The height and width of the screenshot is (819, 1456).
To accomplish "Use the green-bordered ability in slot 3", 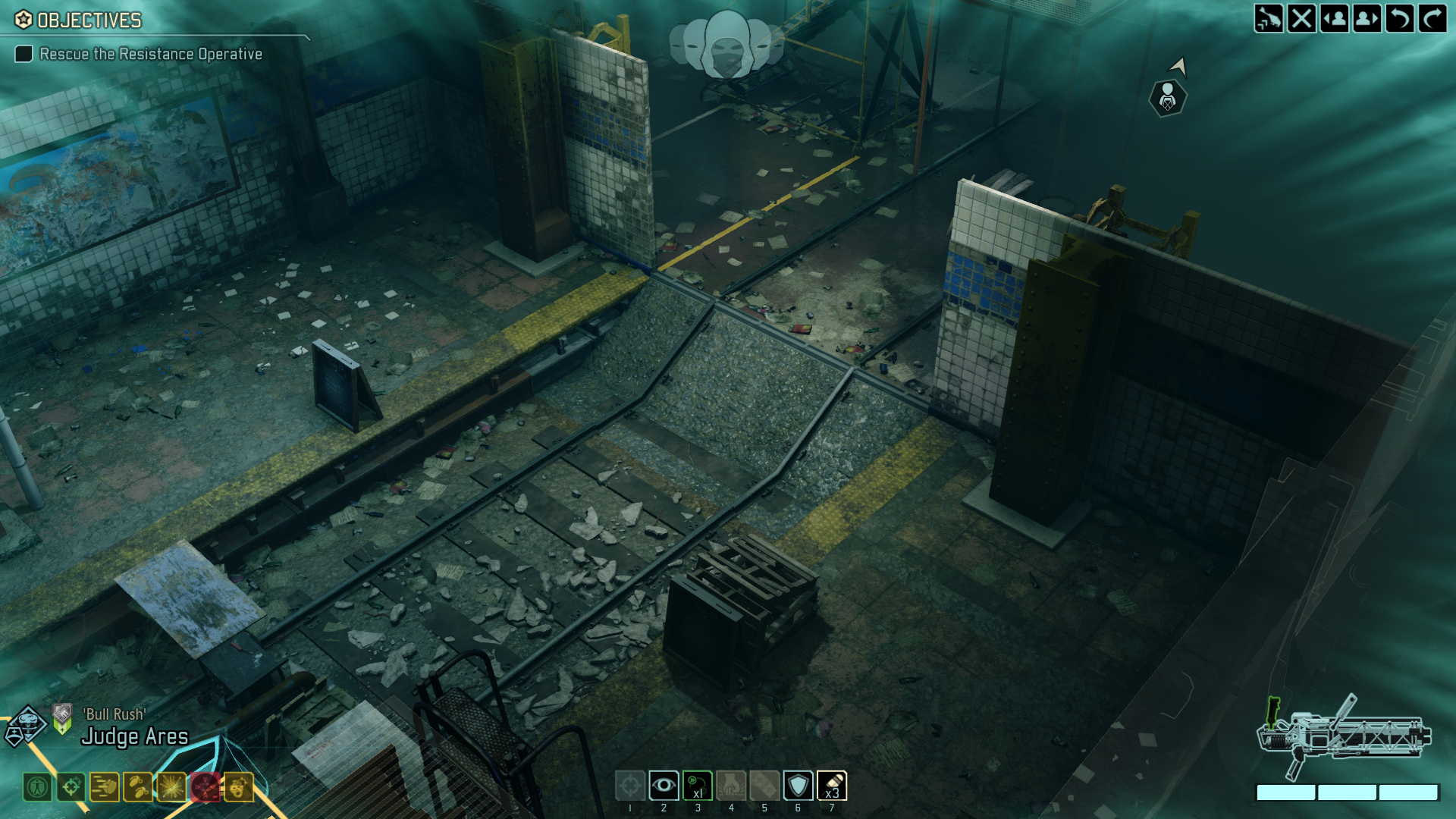I will 698,786.
